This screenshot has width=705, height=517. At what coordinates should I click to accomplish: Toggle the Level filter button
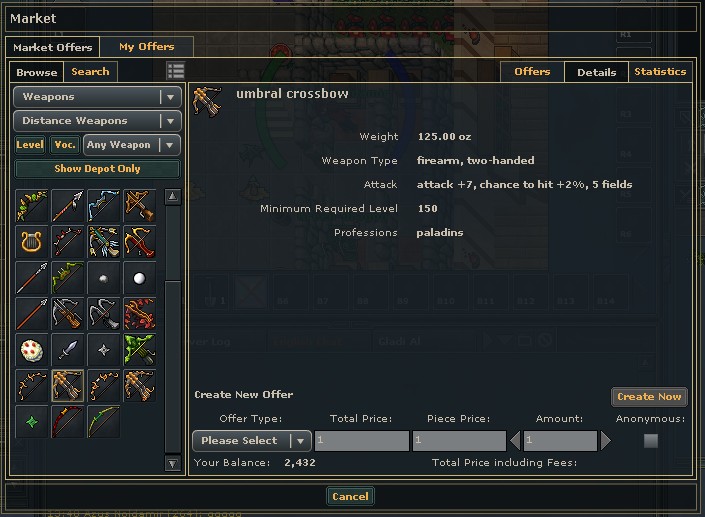coord(30,145)
